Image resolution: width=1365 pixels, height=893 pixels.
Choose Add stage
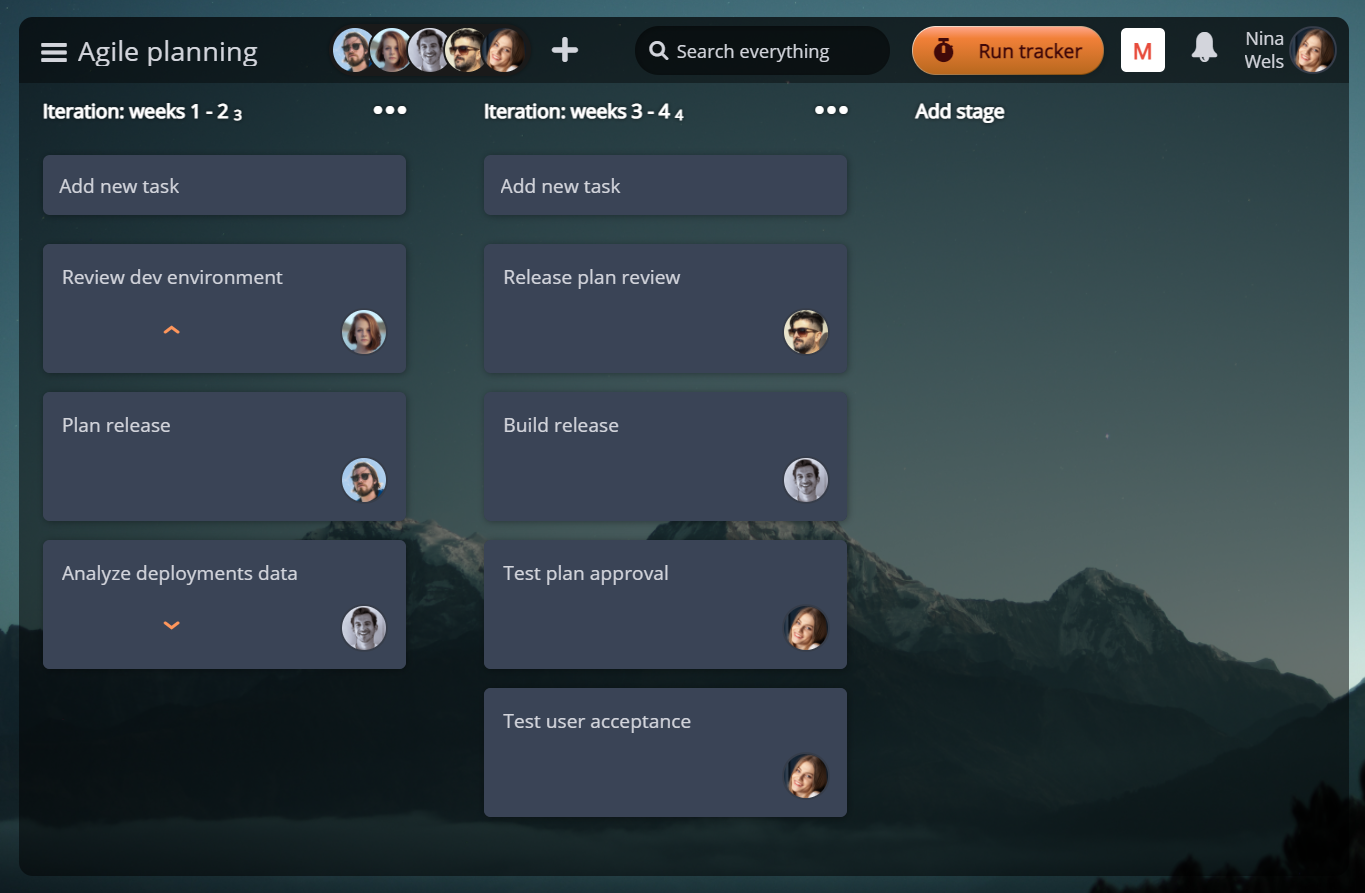pyautogui.click(x=959, y=112)
